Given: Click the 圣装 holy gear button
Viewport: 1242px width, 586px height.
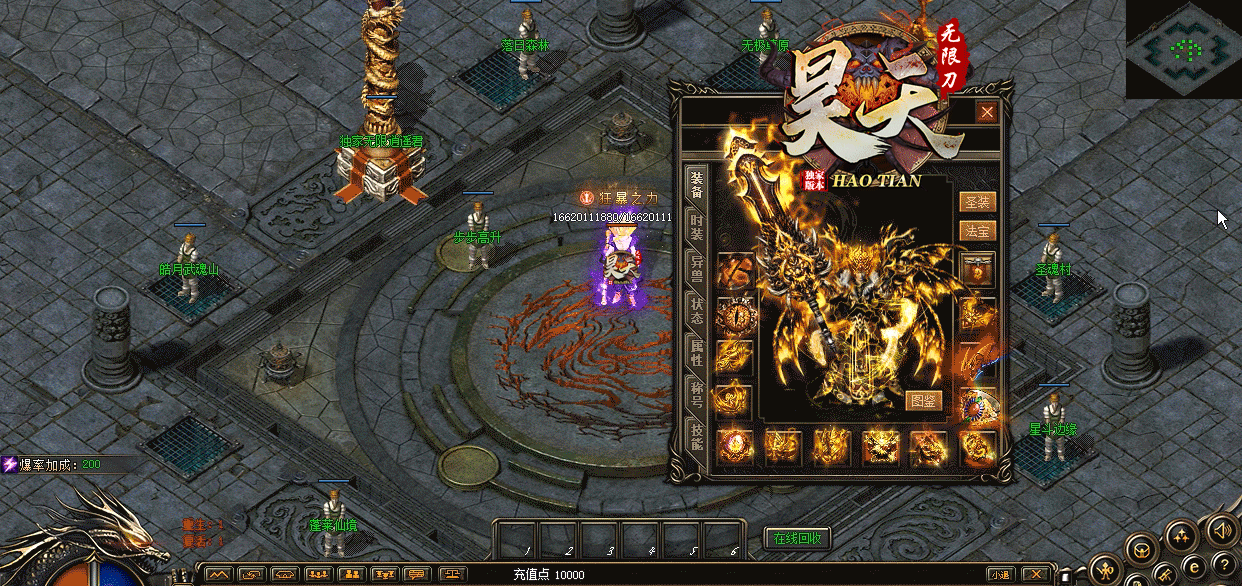Looking at the screenshot, I should [977, 203].
